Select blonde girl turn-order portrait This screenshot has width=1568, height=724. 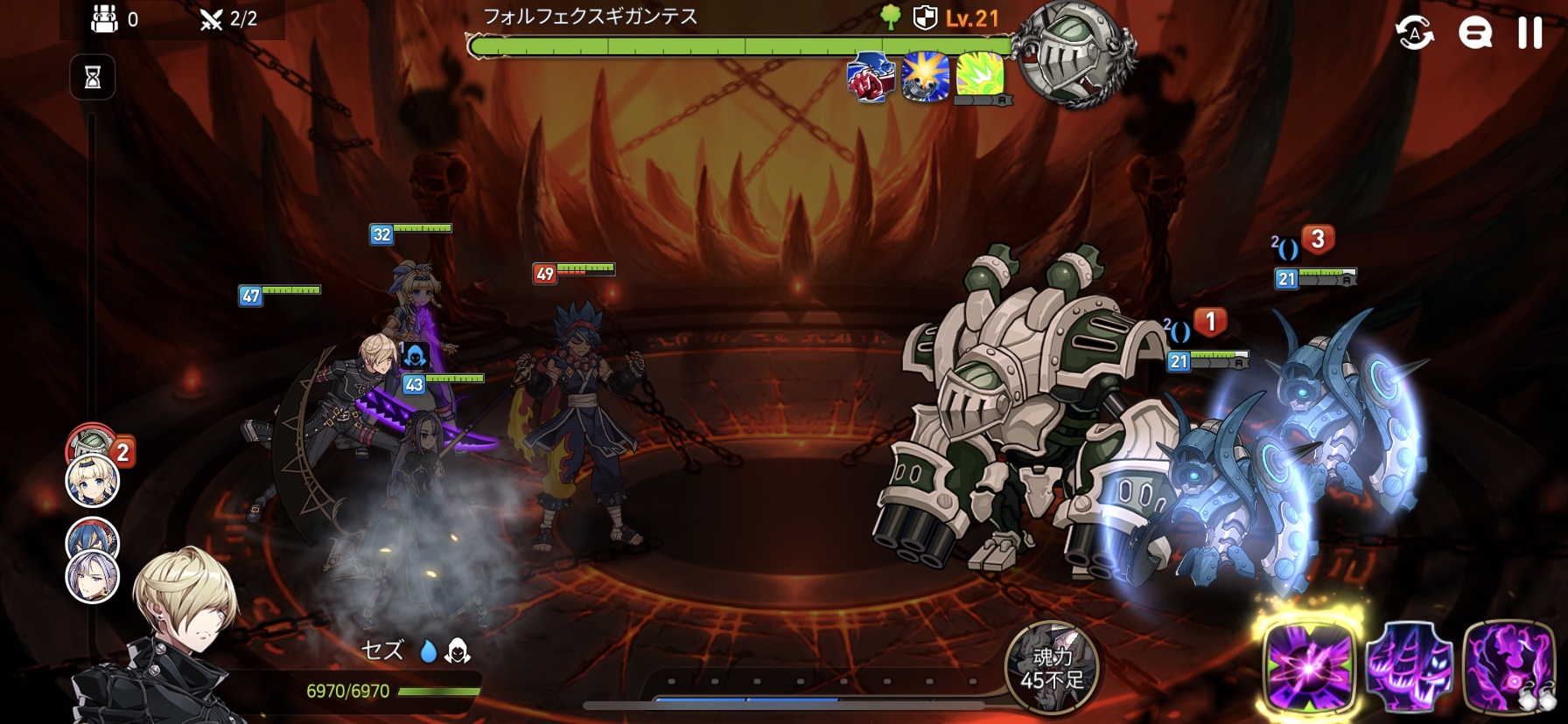93,481
